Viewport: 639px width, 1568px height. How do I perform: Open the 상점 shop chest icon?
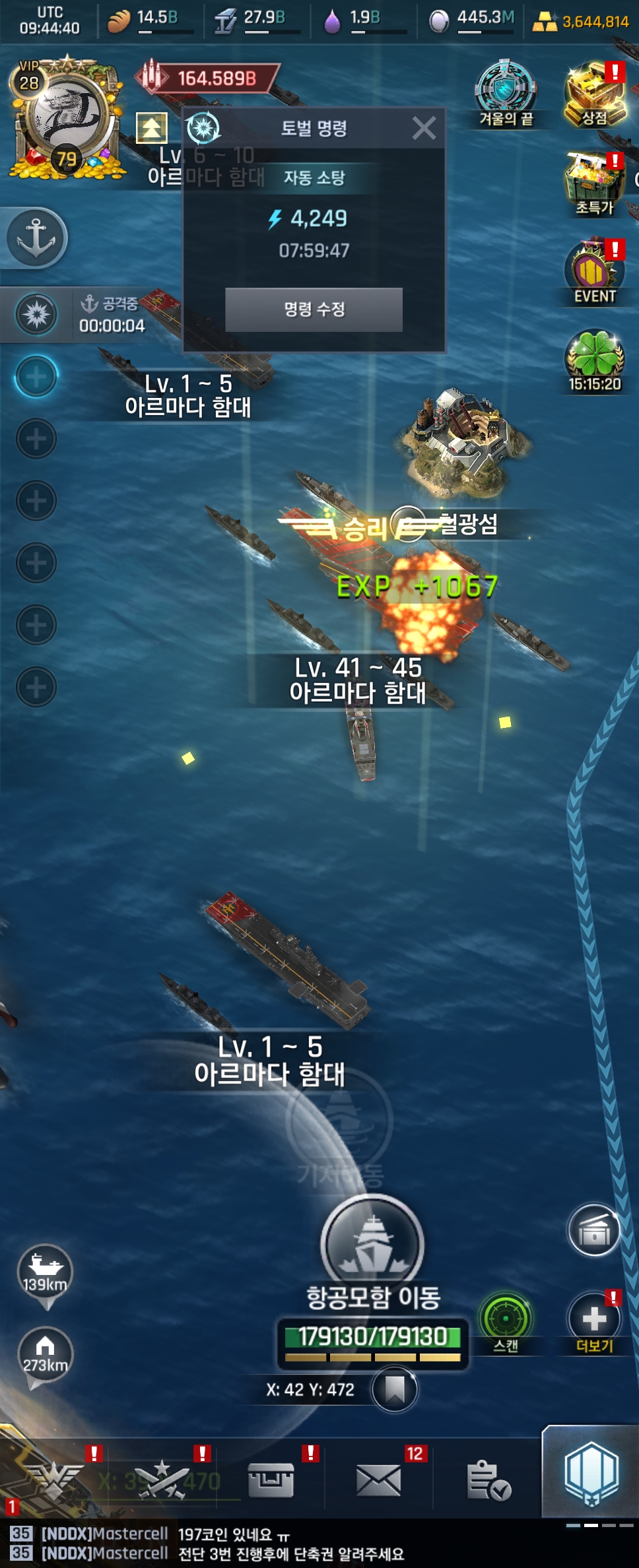tap(594, 94)
